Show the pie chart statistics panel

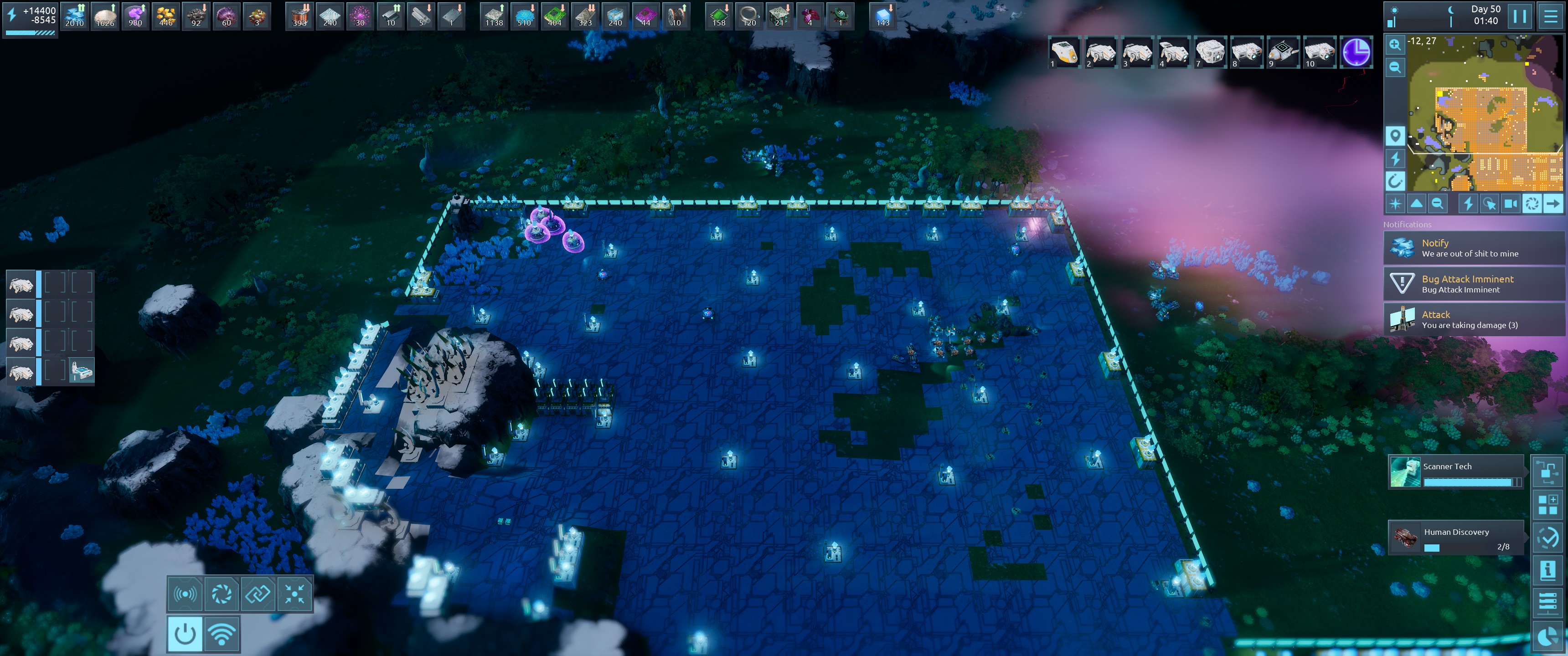coord(1547,636)
